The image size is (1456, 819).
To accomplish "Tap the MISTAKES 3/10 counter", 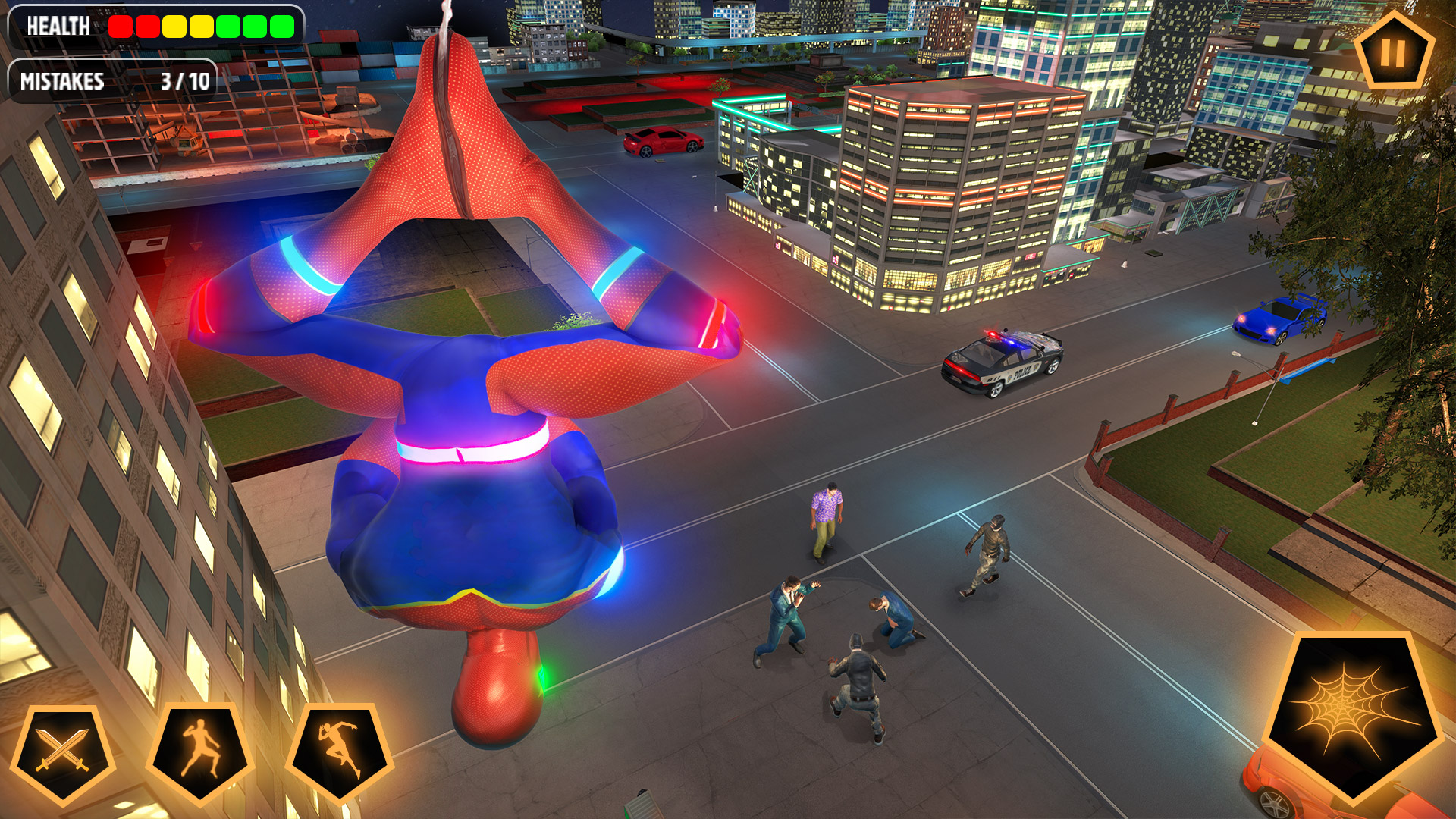I will click(112, 80).
